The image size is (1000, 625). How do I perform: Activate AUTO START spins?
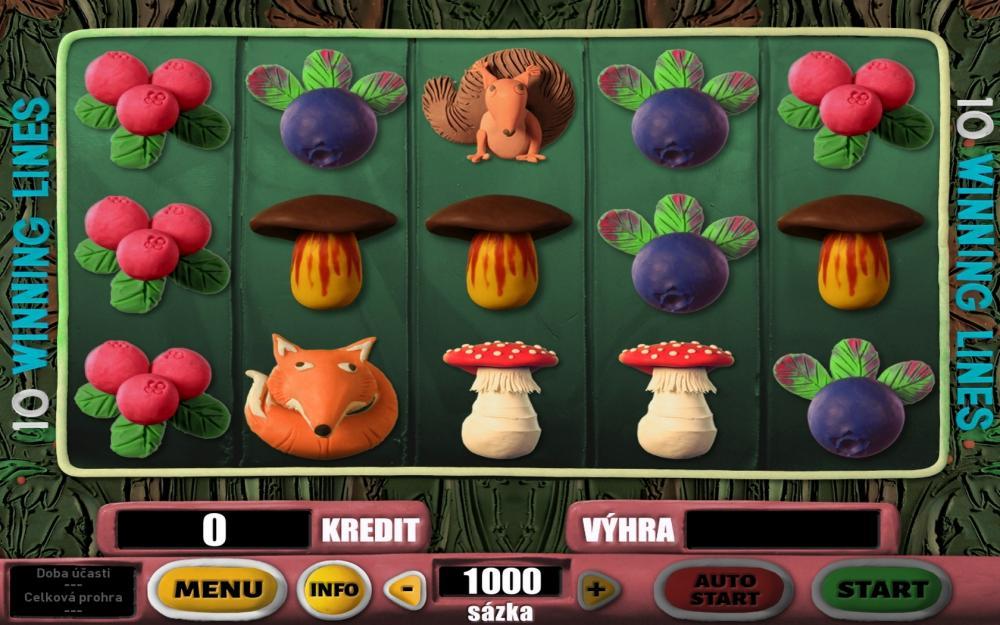coord(724,589)
